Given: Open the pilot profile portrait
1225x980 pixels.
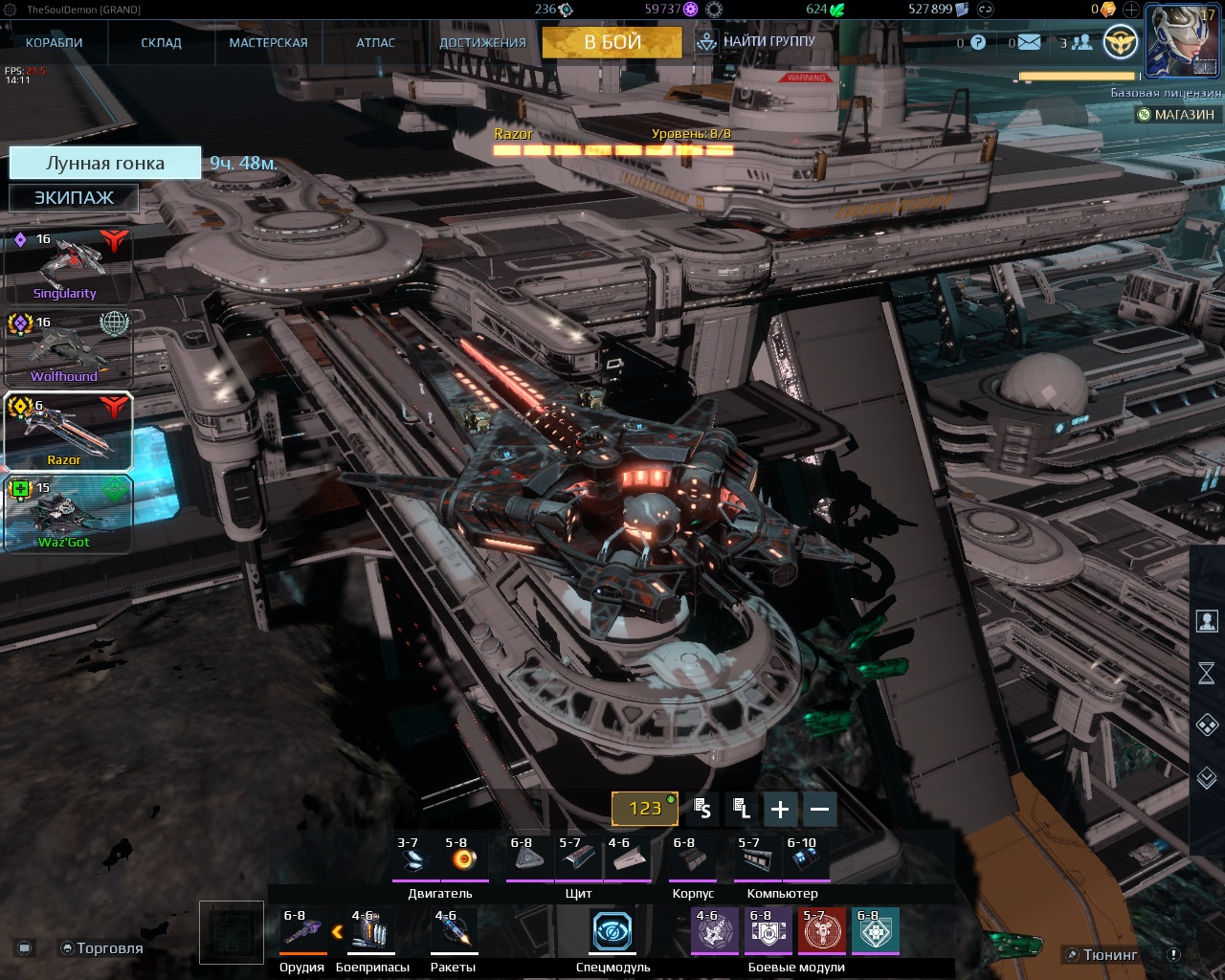Looking at the screenshot, I should pyautogui.click(x=1183, y=40).
